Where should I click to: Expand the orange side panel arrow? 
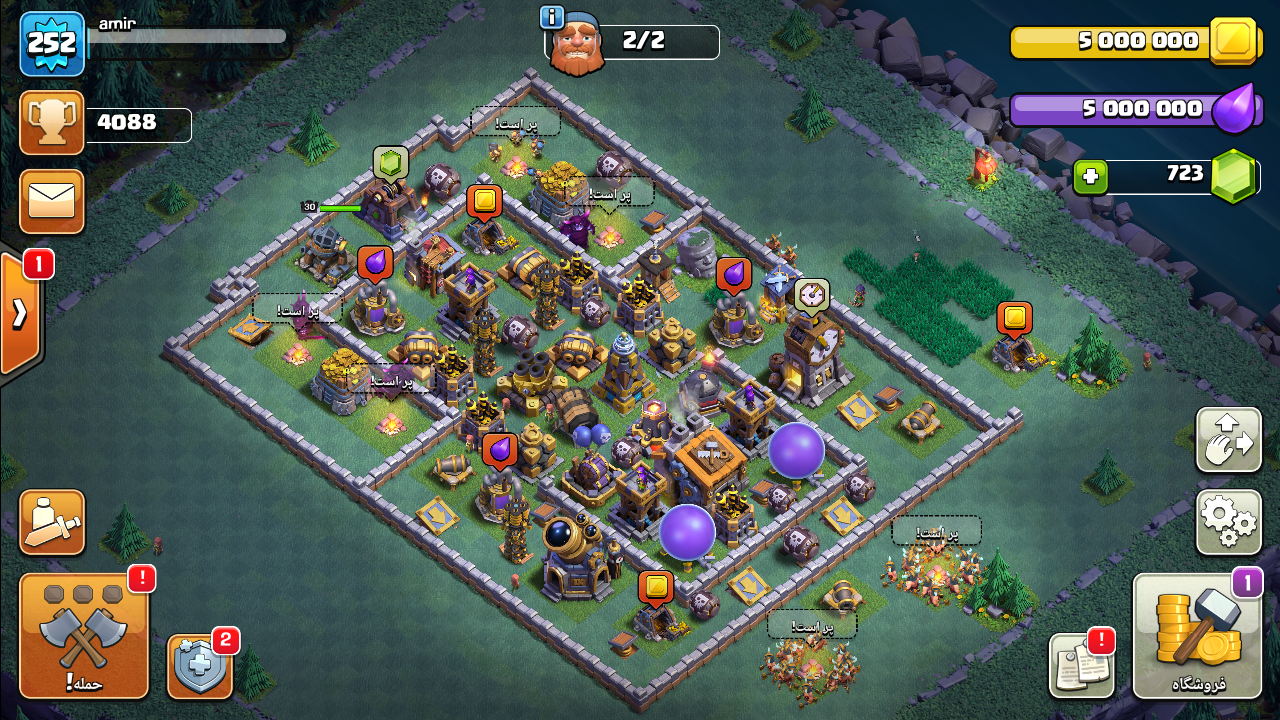[x=20, y=313]
